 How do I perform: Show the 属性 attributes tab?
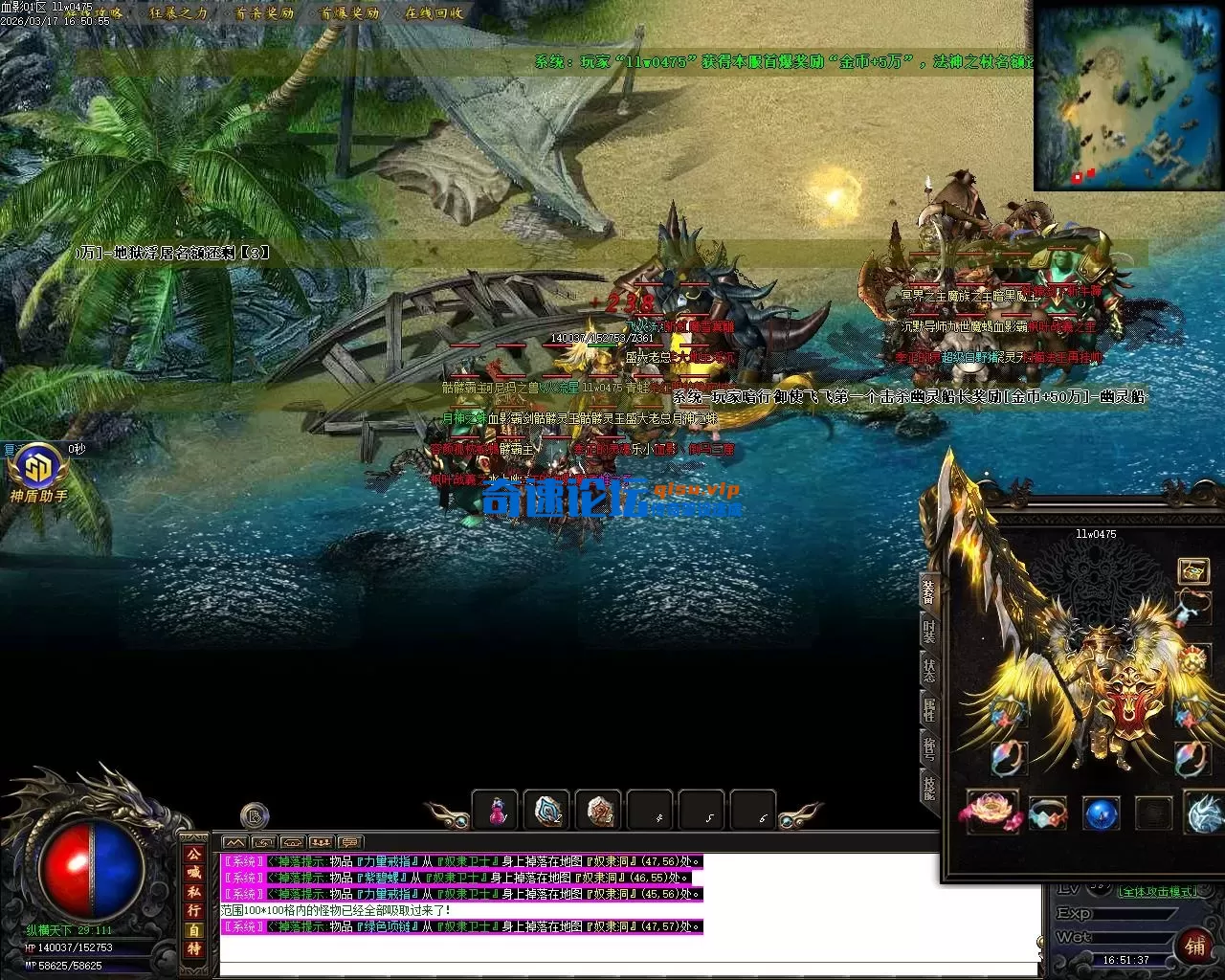pos(929,709)
